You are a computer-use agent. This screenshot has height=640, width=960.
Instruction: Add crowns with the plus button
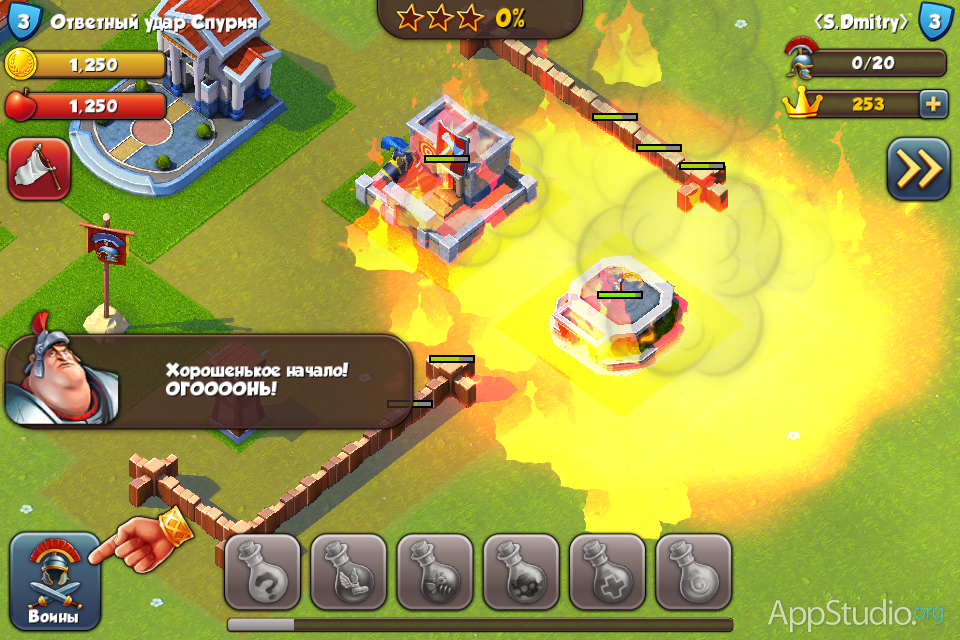[933, 104]
